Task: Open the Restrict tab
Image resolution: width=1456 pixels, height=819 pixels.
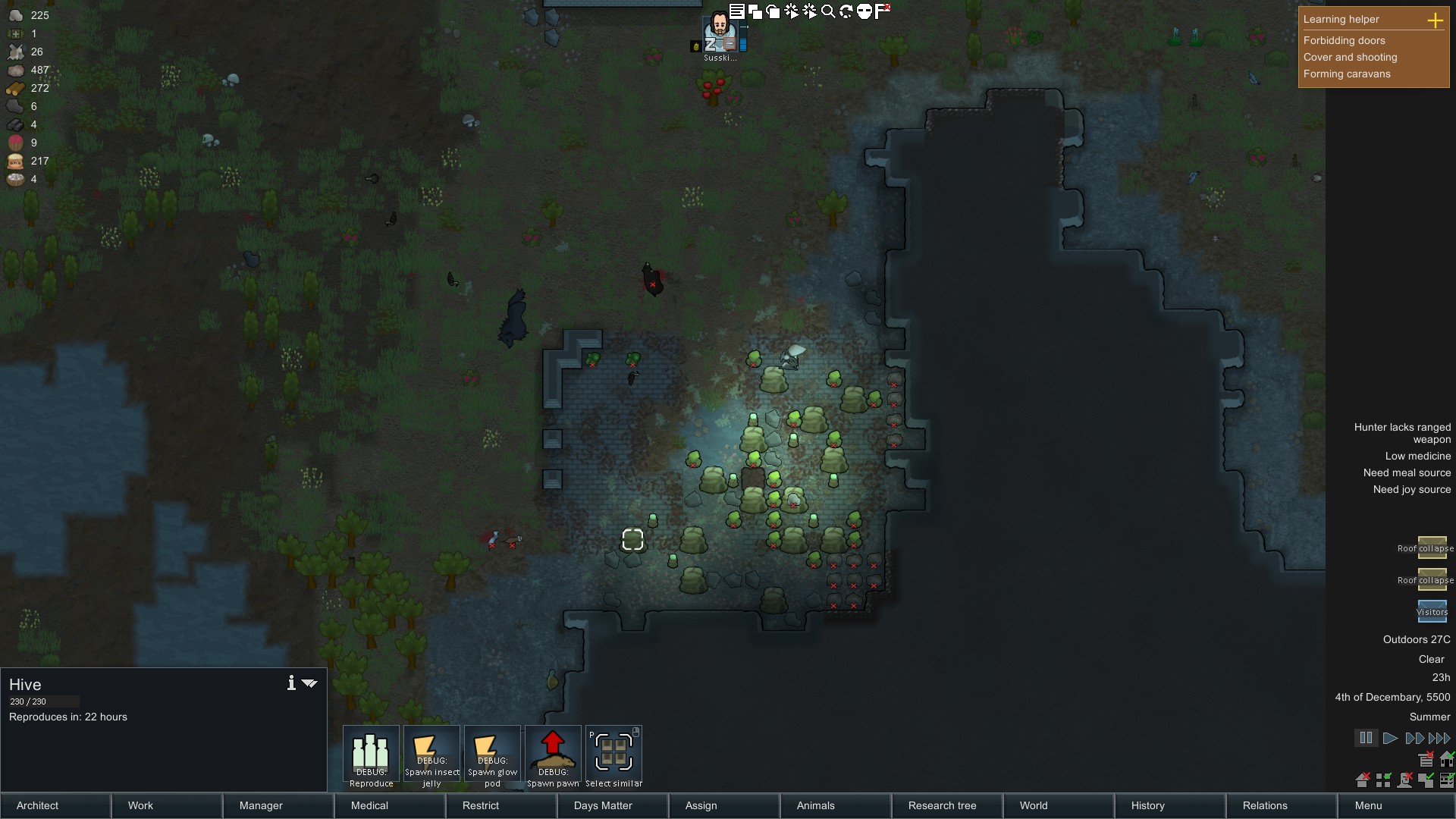Action: pyautogui.click(x=501, y=805)
